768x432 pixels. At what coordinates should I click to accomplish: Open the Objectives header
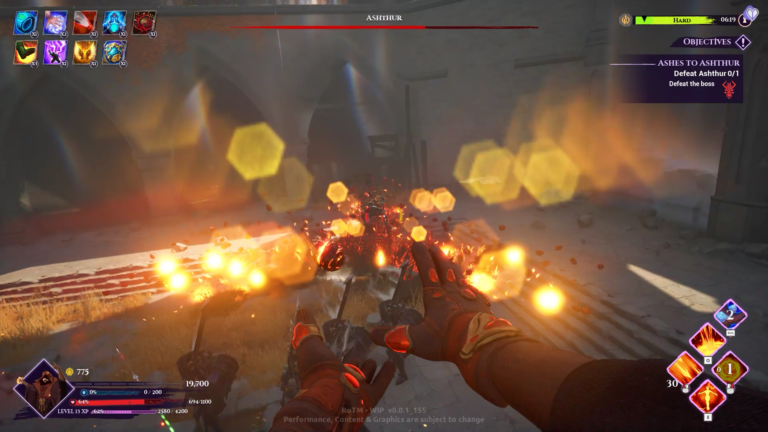coord(702,42)
